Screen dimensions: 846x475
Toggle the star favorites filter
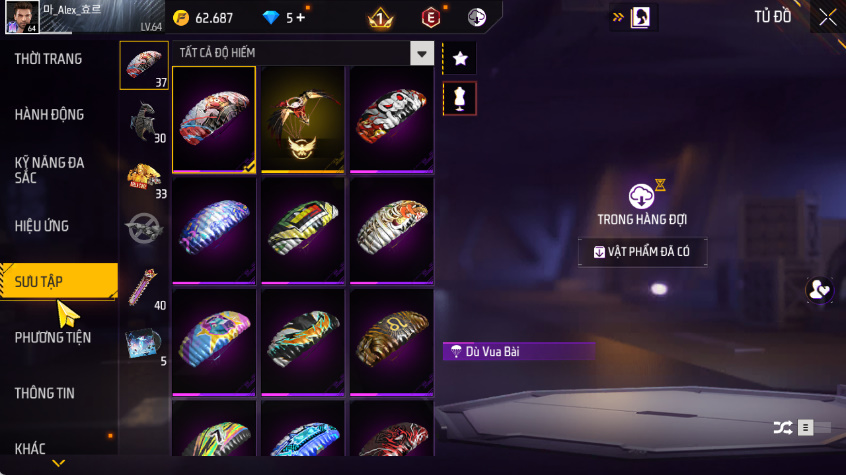tap(460, 59)
